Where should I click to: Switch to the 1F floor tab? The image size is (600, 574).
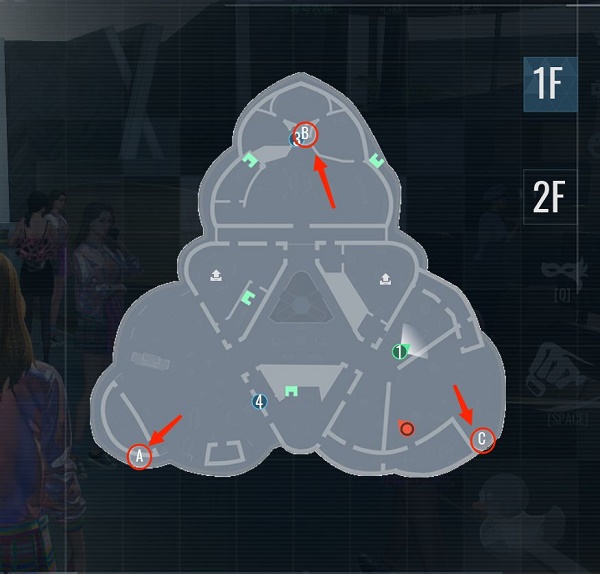[549, 86]
